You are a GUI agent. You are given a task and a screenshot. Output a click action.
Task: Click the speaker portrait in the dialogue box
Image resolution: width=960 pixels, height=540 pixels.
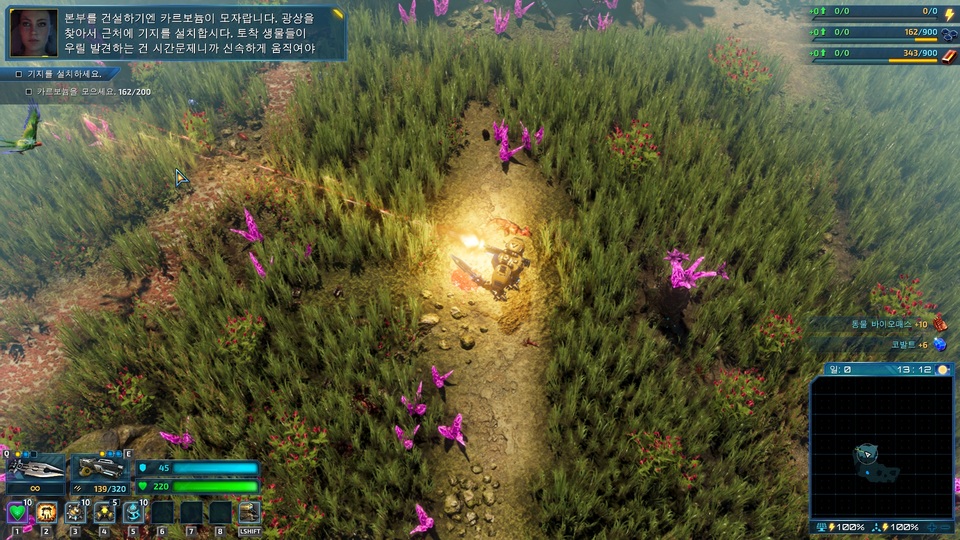click(x=33, y=33)
